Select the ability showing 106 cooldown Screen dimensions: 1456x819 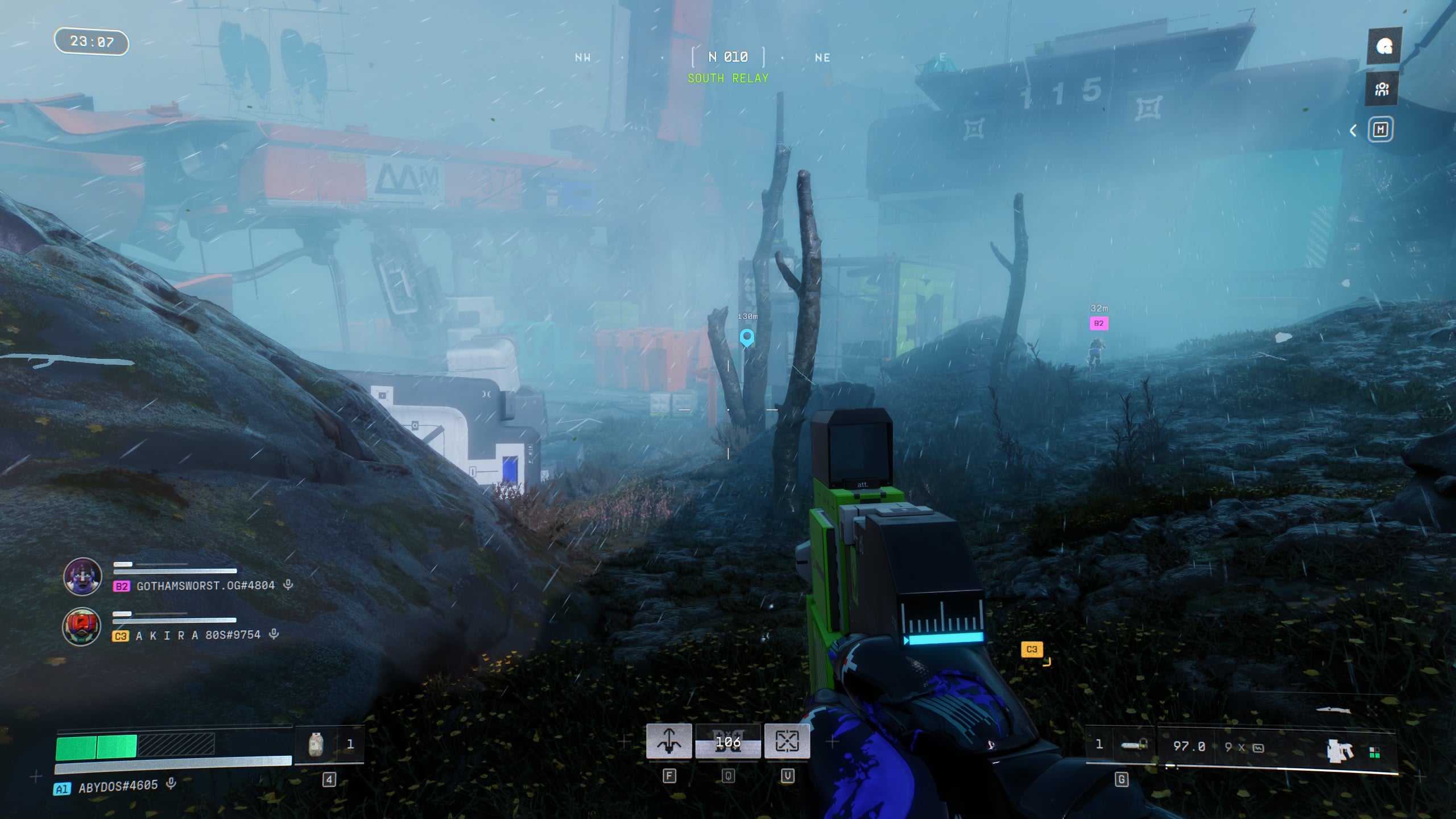click(x=728, y=742)
